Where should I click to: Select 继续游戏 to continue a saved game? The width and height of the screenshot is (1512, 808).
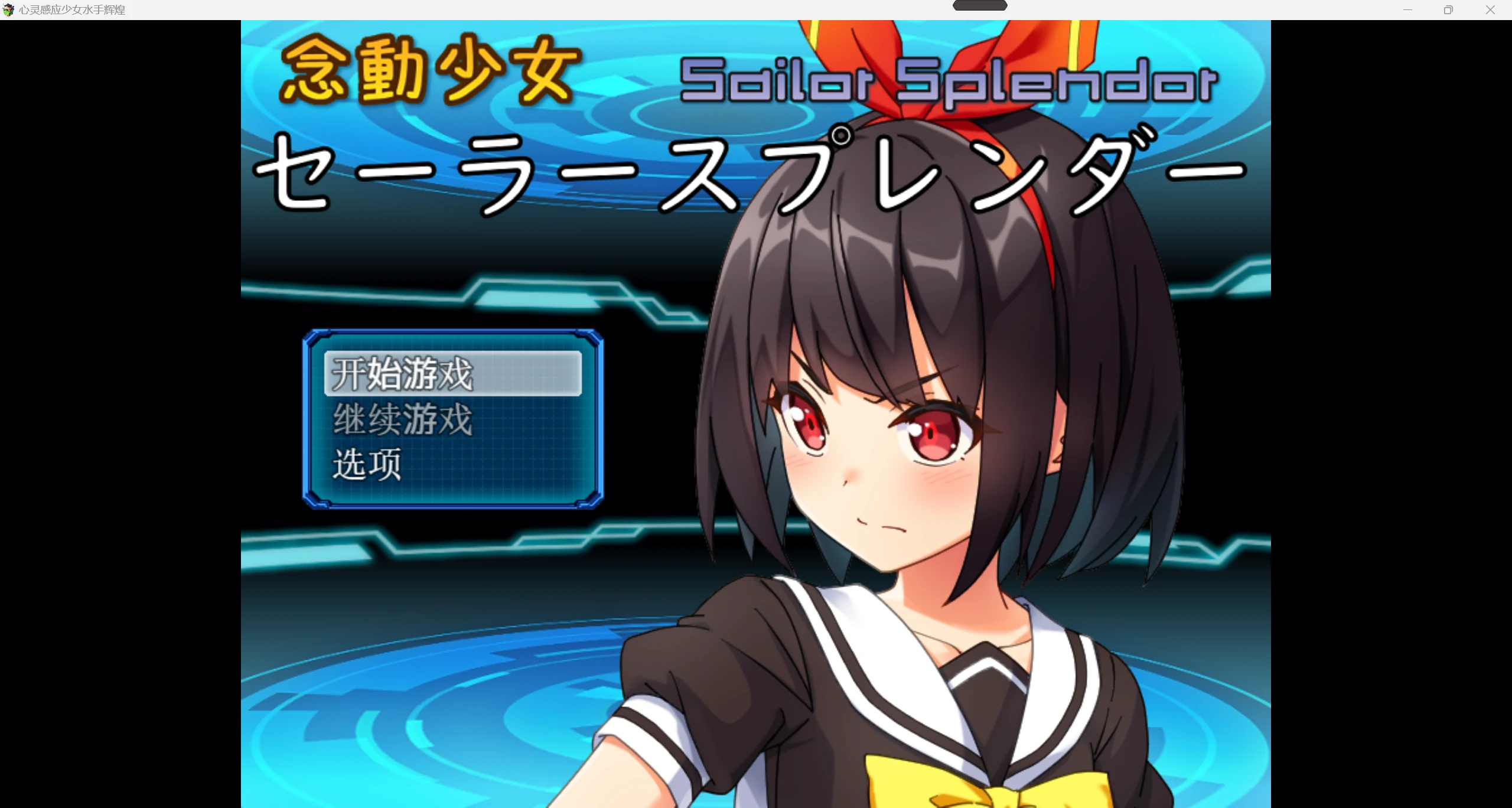click(402, 419)
